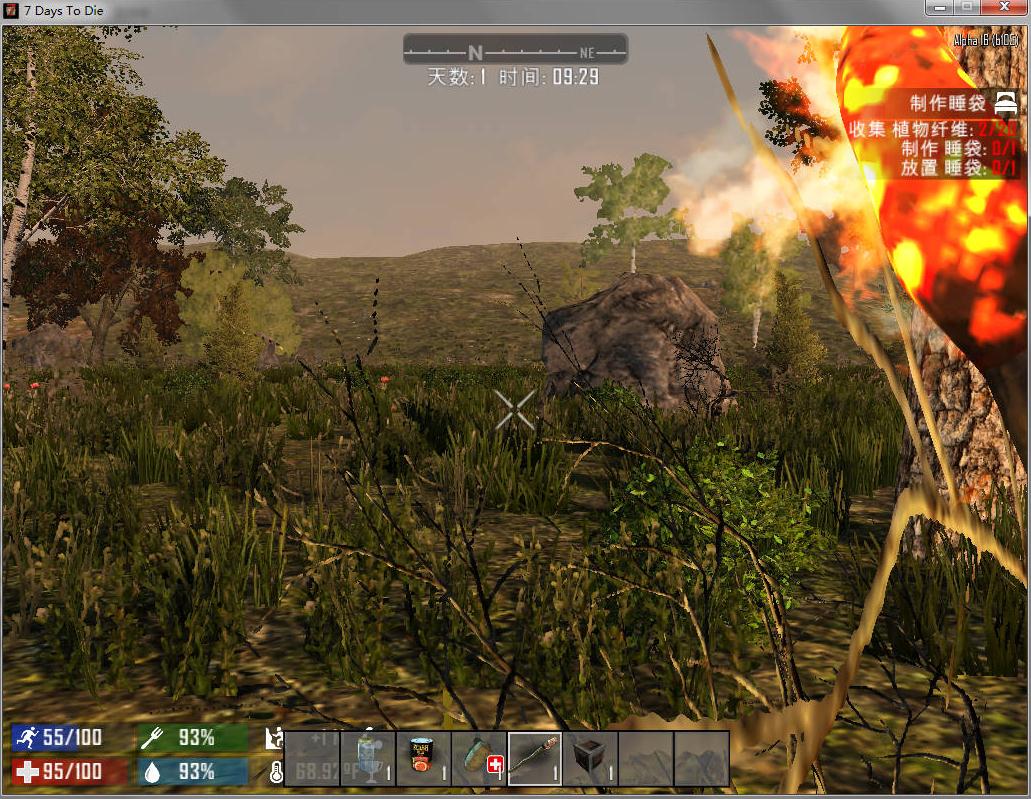Minimize the 7 Days To Die window
The image size is (1031, 799).
pyautogui.click(x=938, y=8)
